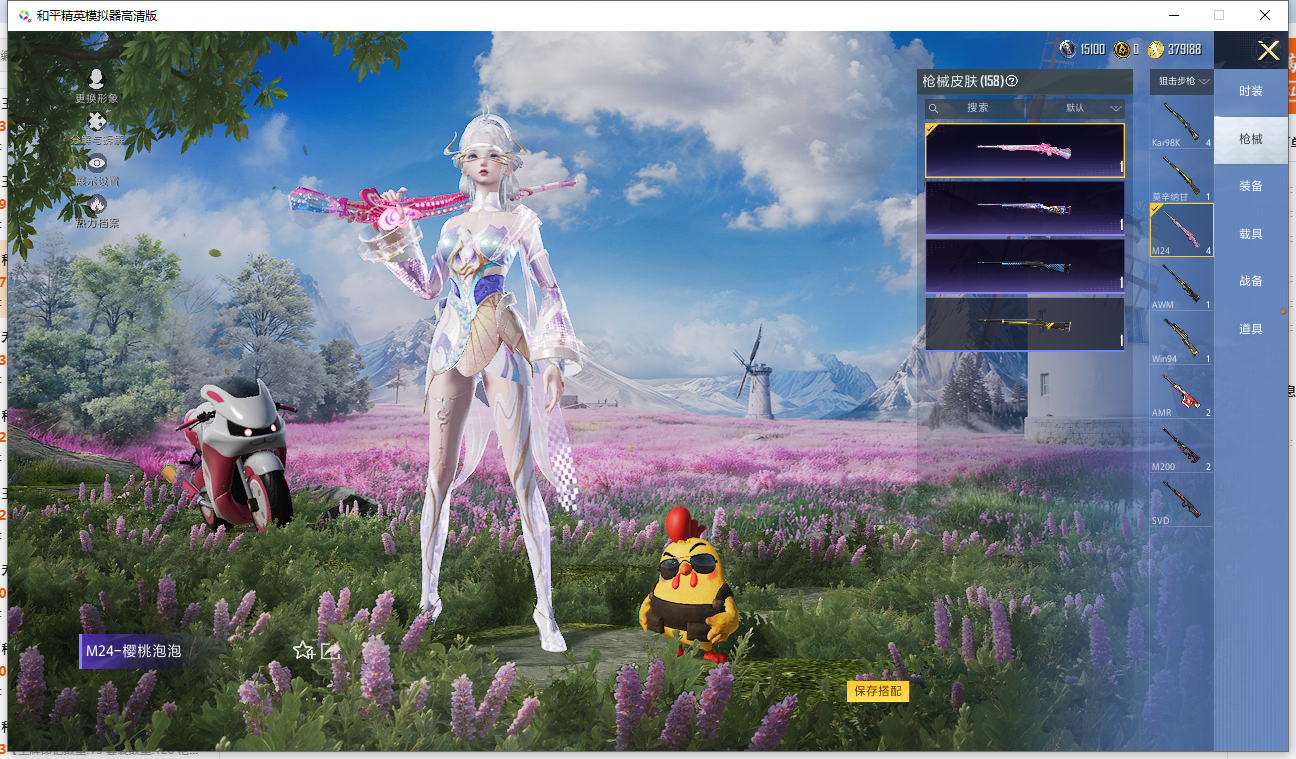Save the loadout with 保存搭配
Image resolution: width=1296 pixels, height=759 pixels.
click(878, 691)
